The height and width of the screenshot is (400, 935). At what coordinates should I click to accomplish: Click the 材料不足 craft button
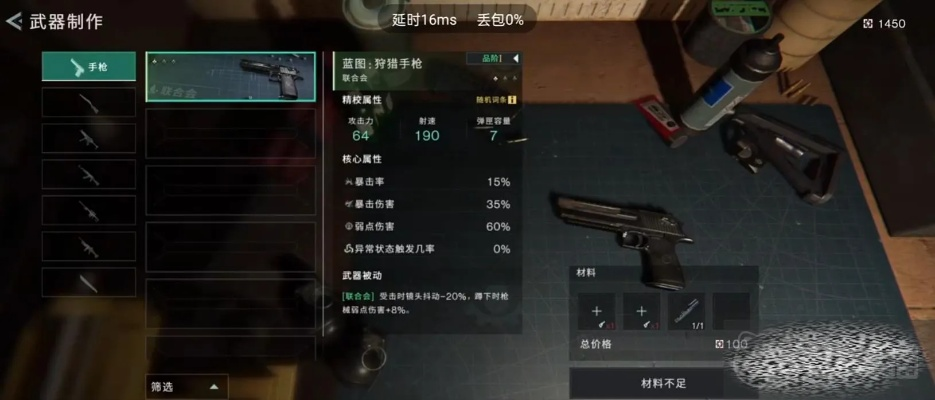(663, 383)
